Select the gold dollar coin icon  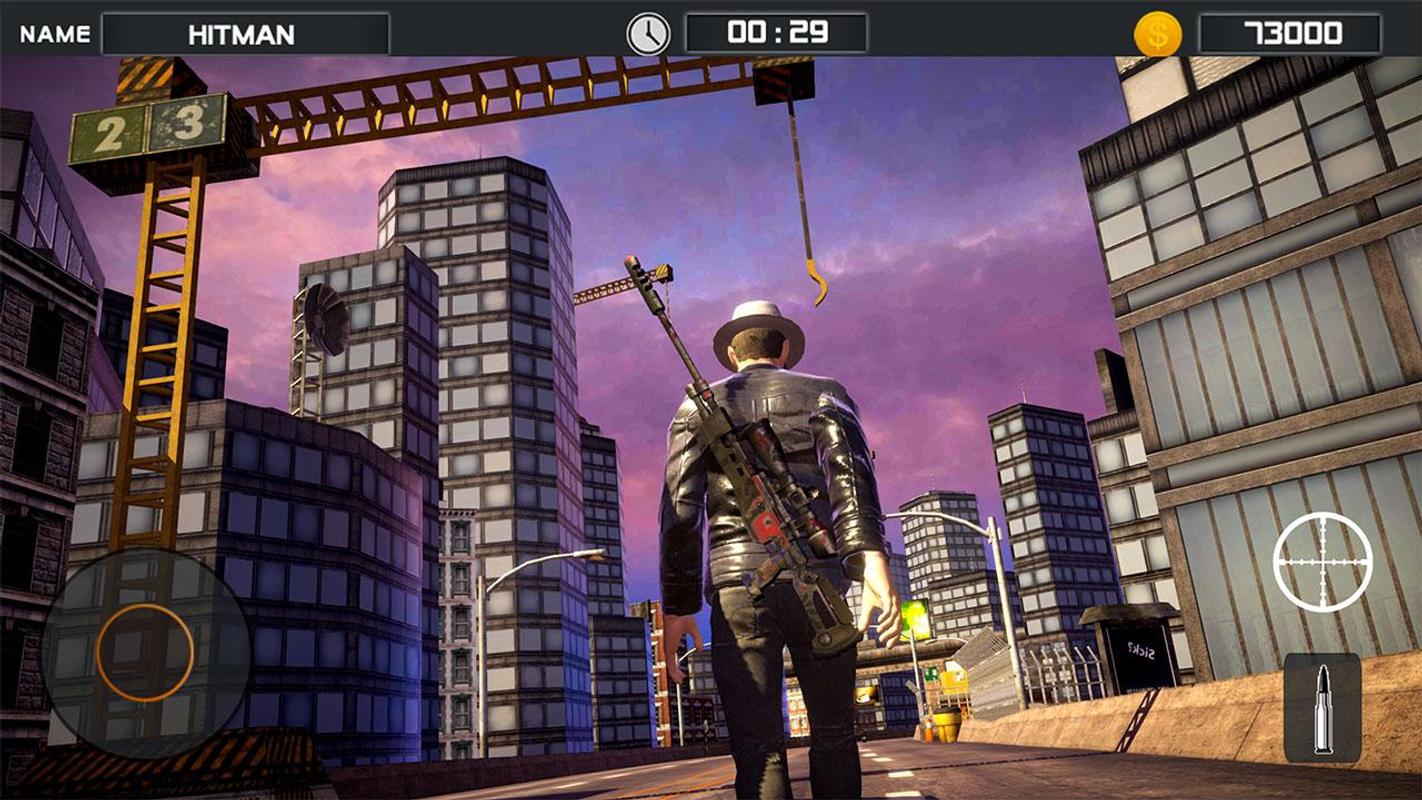click(x=1157, y=34)
